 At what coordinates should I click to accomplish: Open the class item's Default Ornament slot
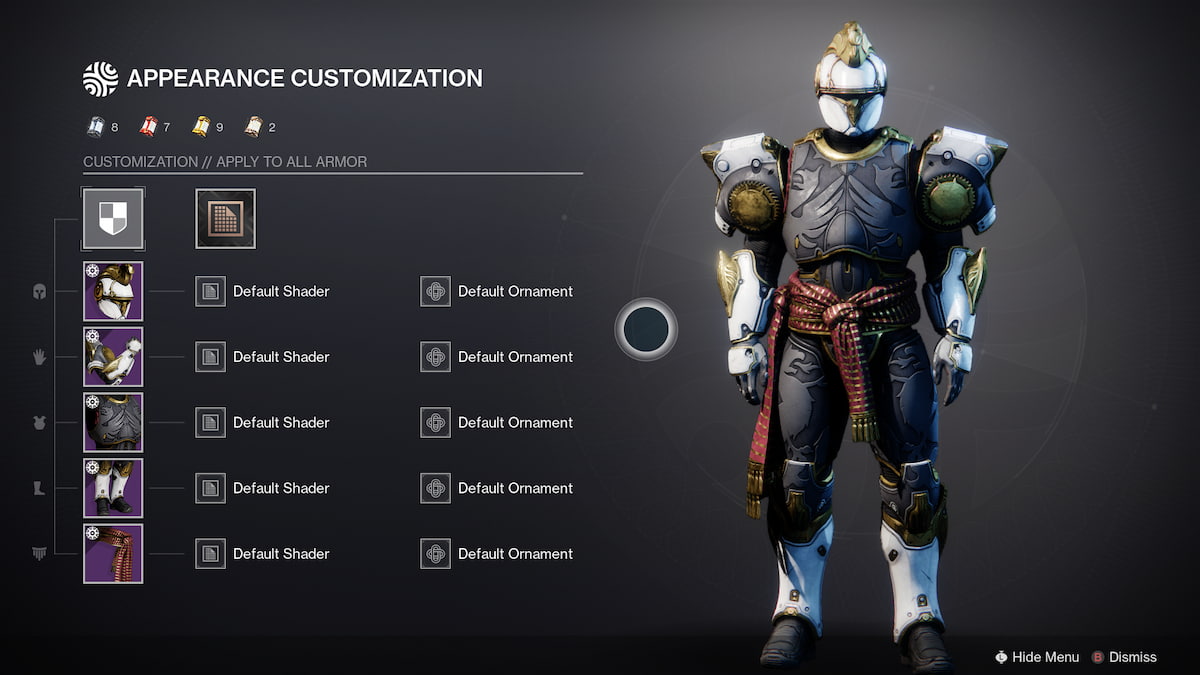(435, 553)
